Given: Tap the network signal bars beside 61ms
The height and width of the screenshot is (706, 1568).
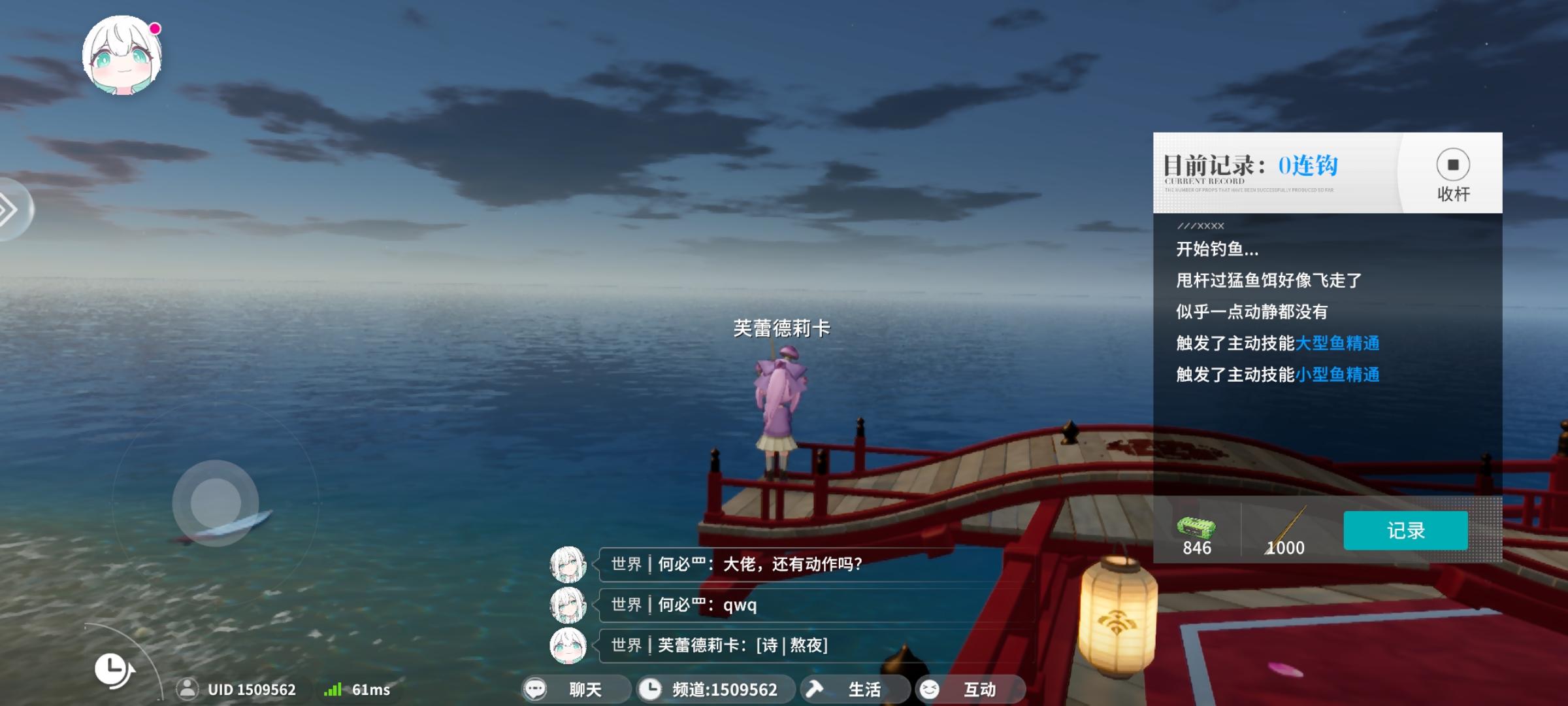Looking at the screenshot, I should pos(333,690).
